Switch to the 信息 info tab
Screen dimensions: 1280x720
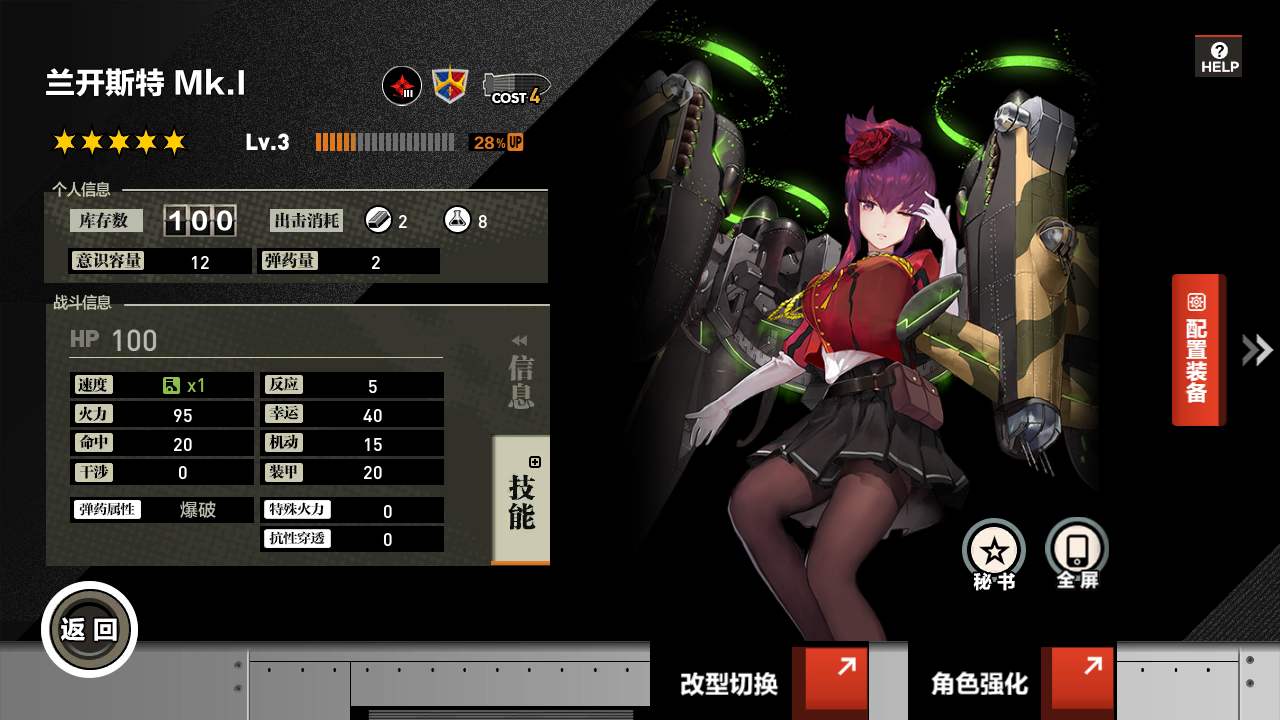pos(521,378)
